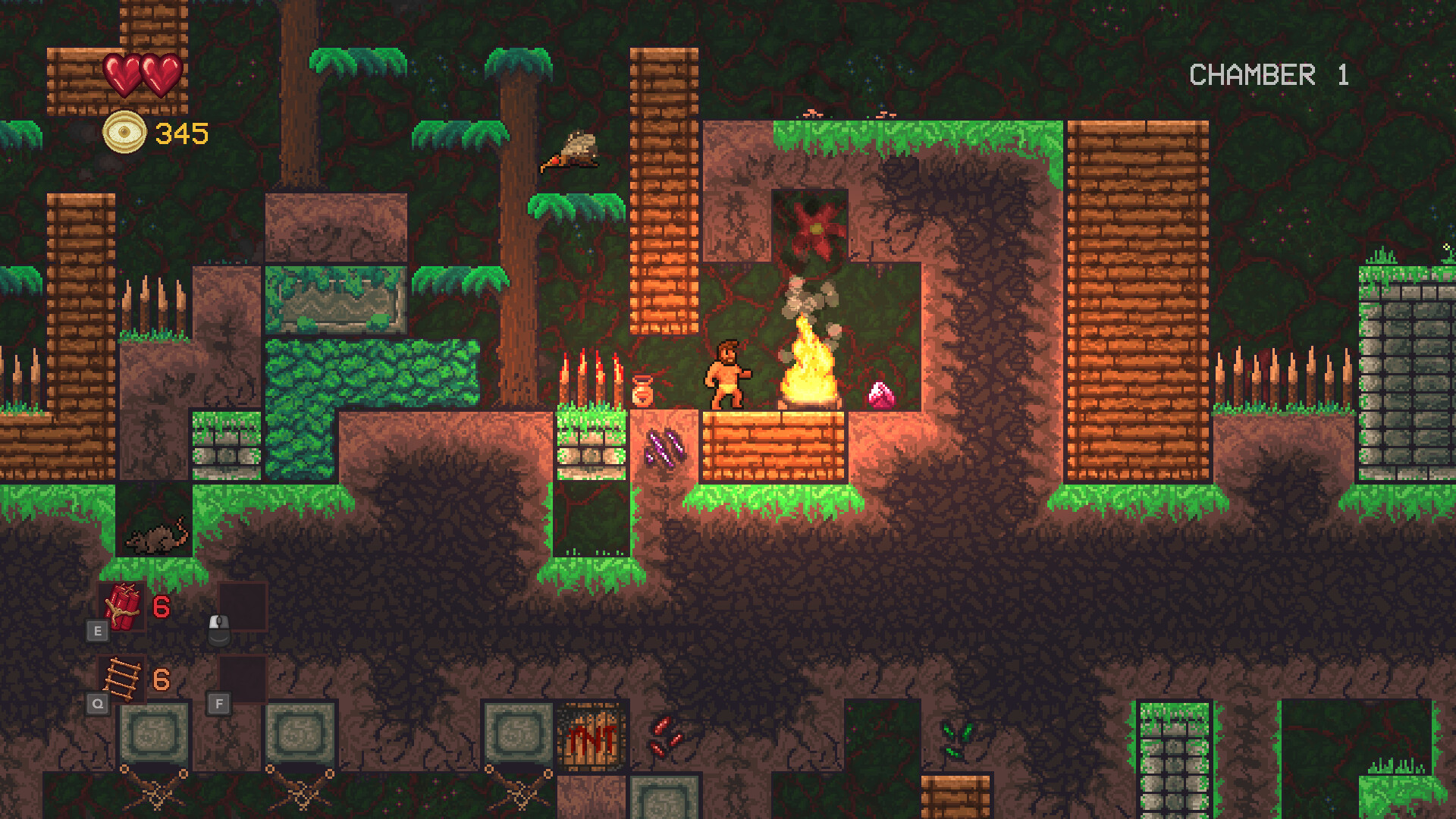Click the empty slot beside the mouse icon
Image resolution: width=1456 pixels, height=819 pixels.
[244, 607]
